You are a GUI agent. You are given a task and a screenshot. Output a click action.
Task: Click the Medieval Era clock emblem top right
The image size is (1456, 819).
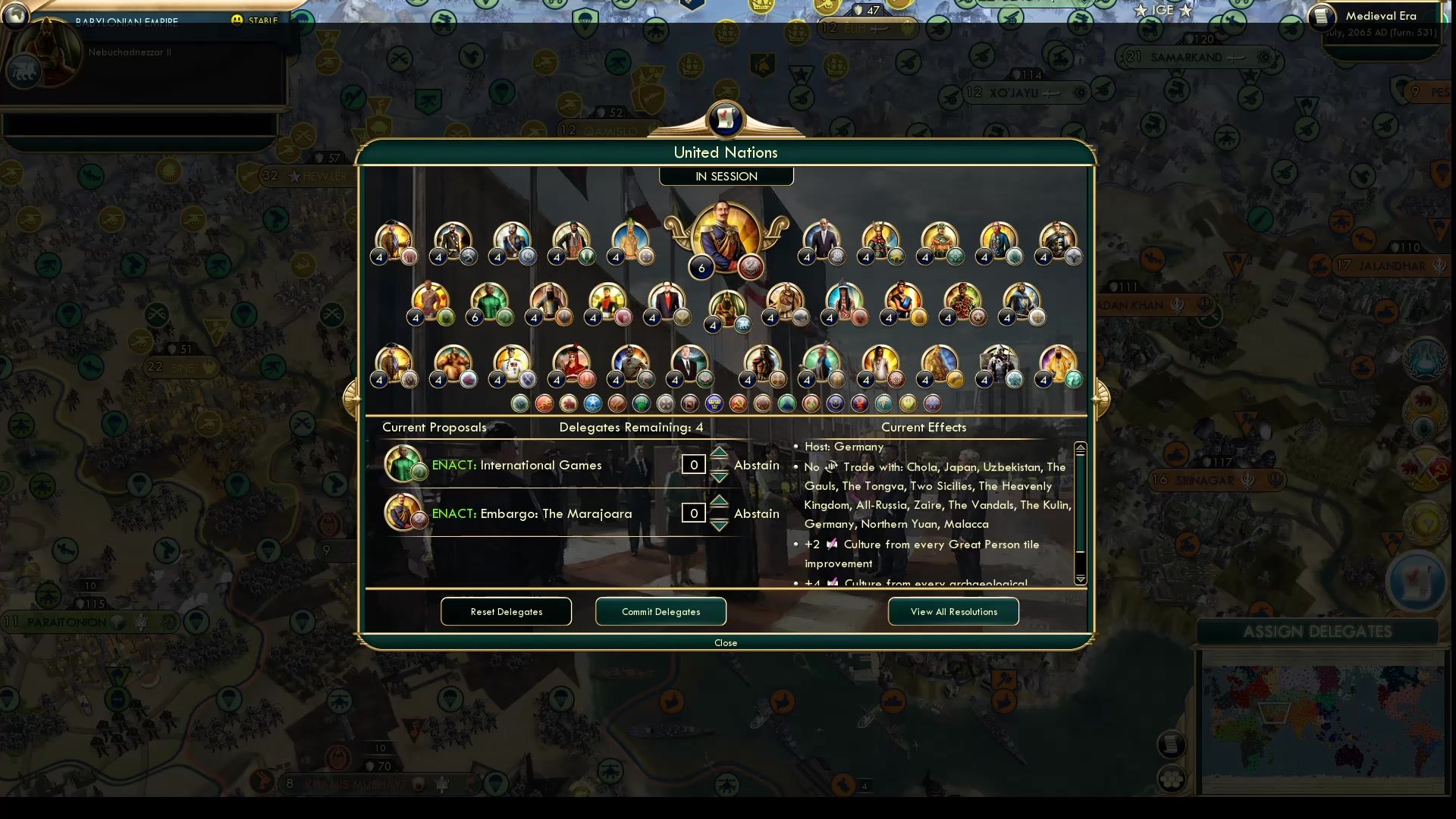click(1322, 17)
